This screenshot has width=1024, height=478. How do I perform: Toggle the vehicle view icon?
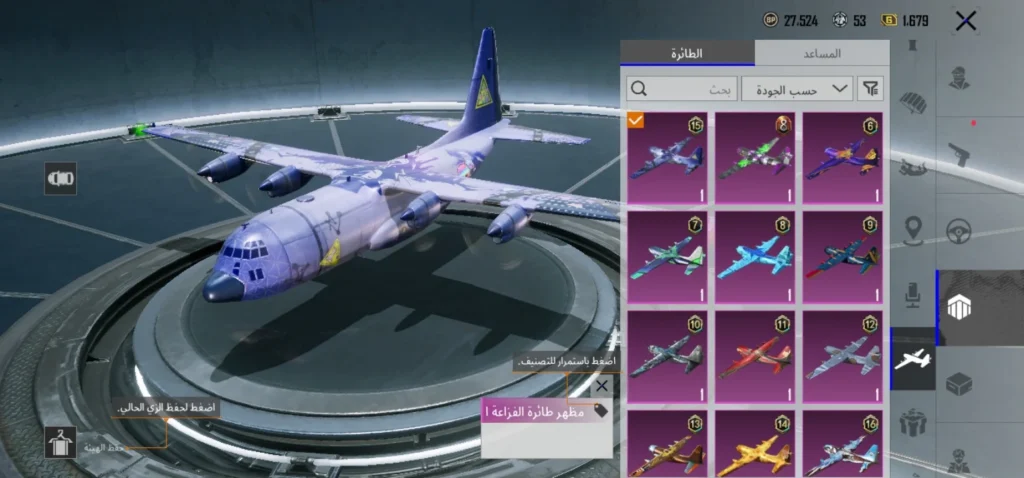pyautogui.click(x=60, y=179)
